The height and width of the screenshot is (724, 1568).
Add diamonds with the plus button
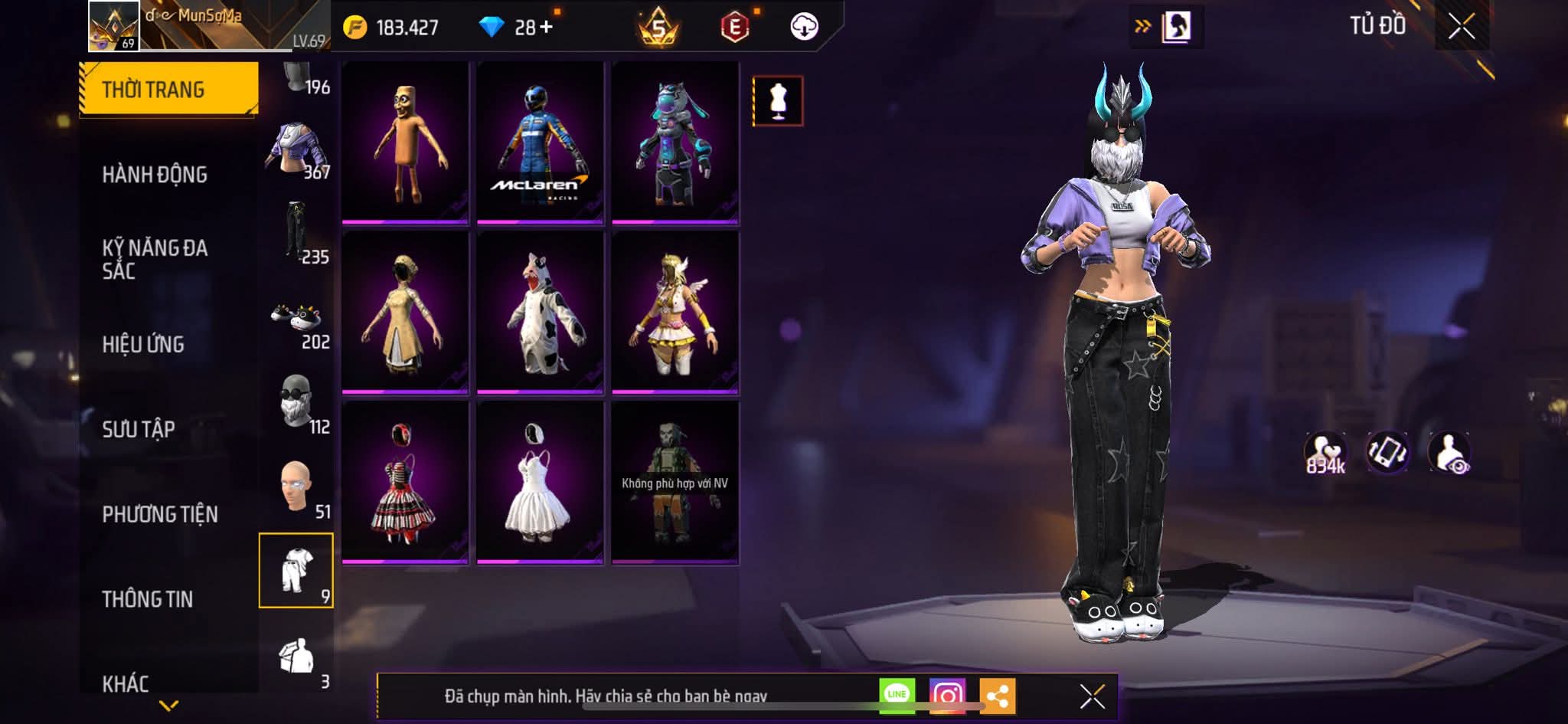(546, 28)
